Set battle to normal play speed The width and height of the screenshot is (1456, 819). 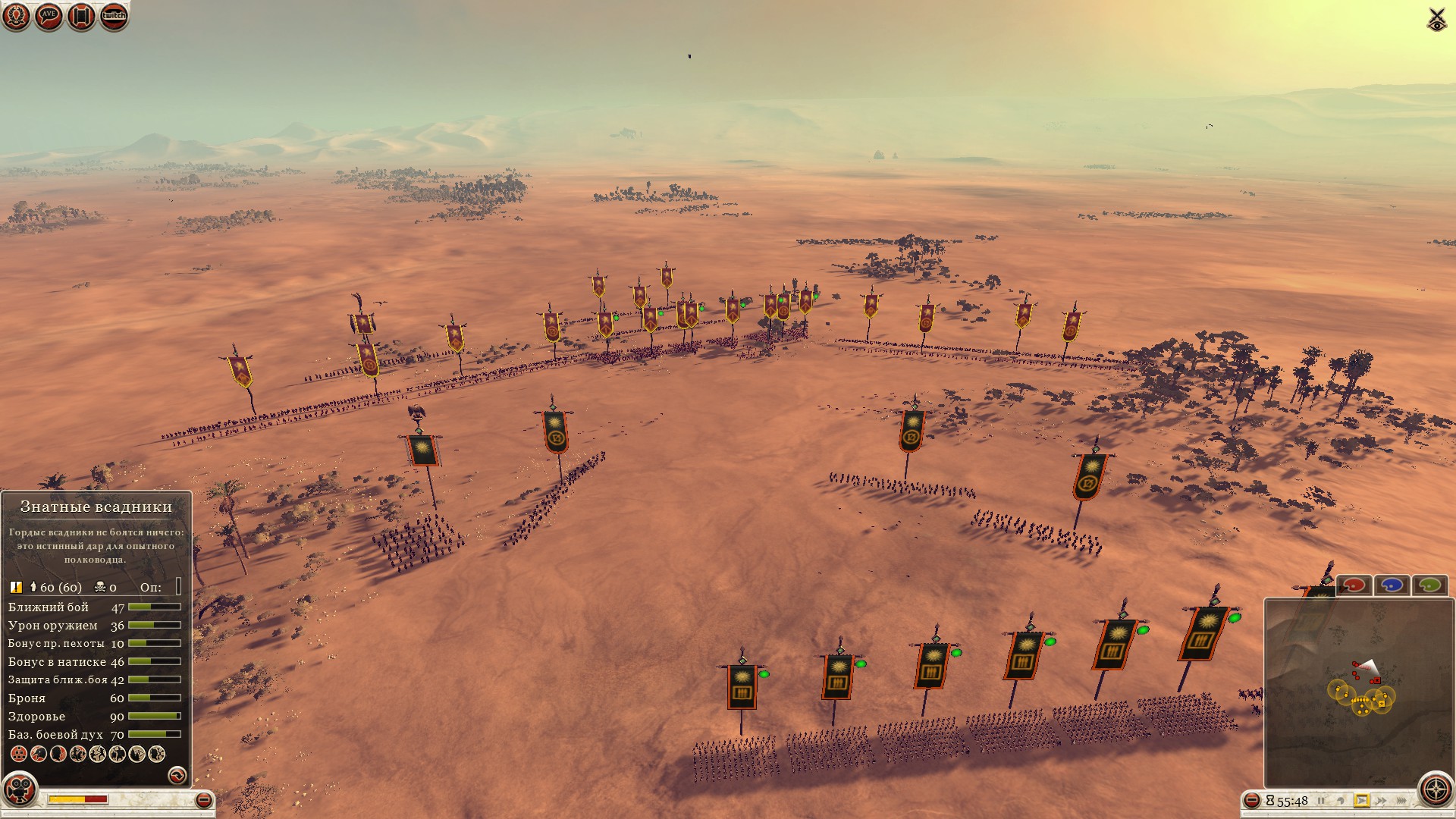[x=1362, y=801]
